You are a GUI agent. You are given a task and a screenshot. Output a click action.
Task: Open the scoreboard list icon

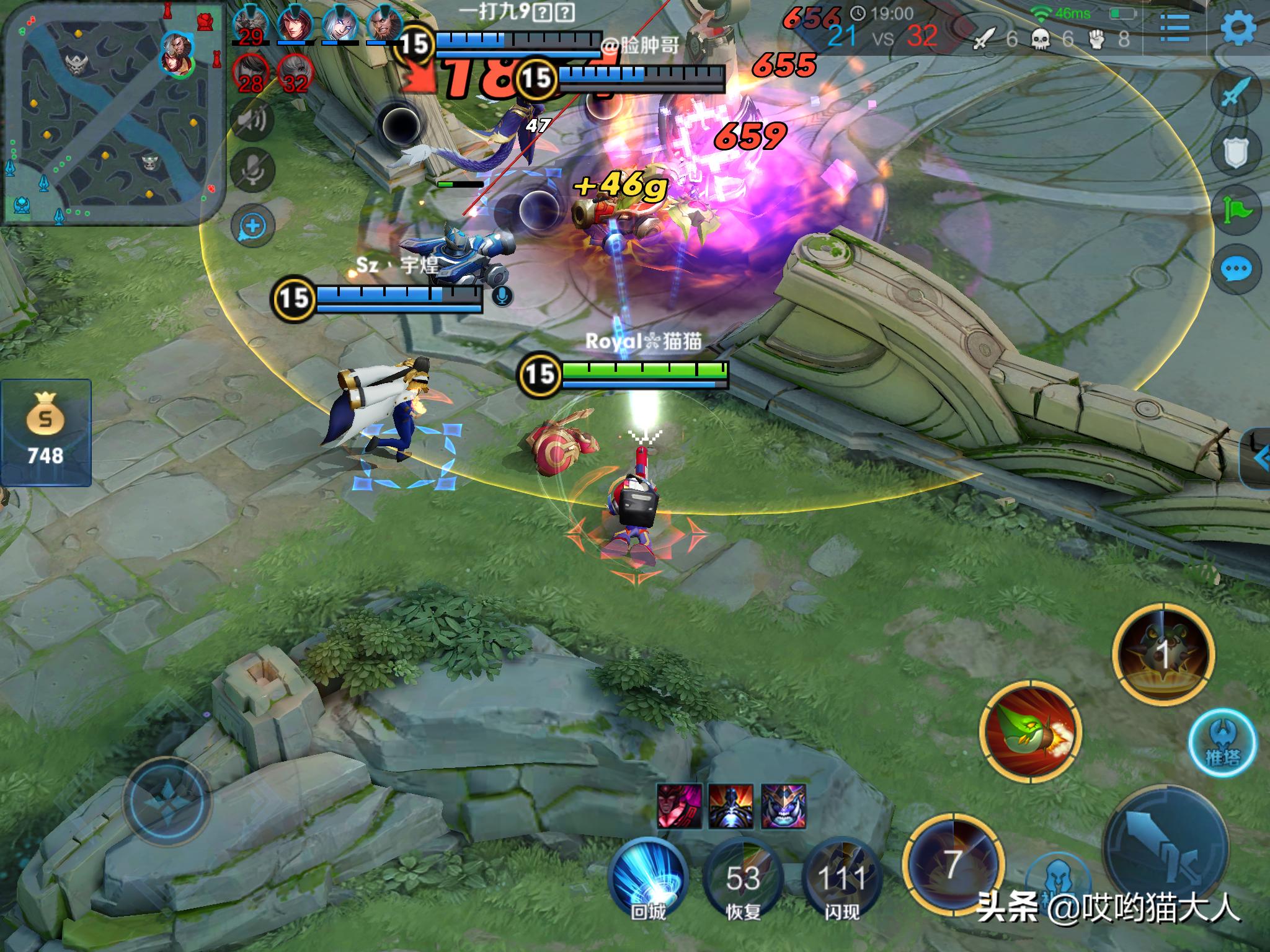click(x=1175, y=28)
